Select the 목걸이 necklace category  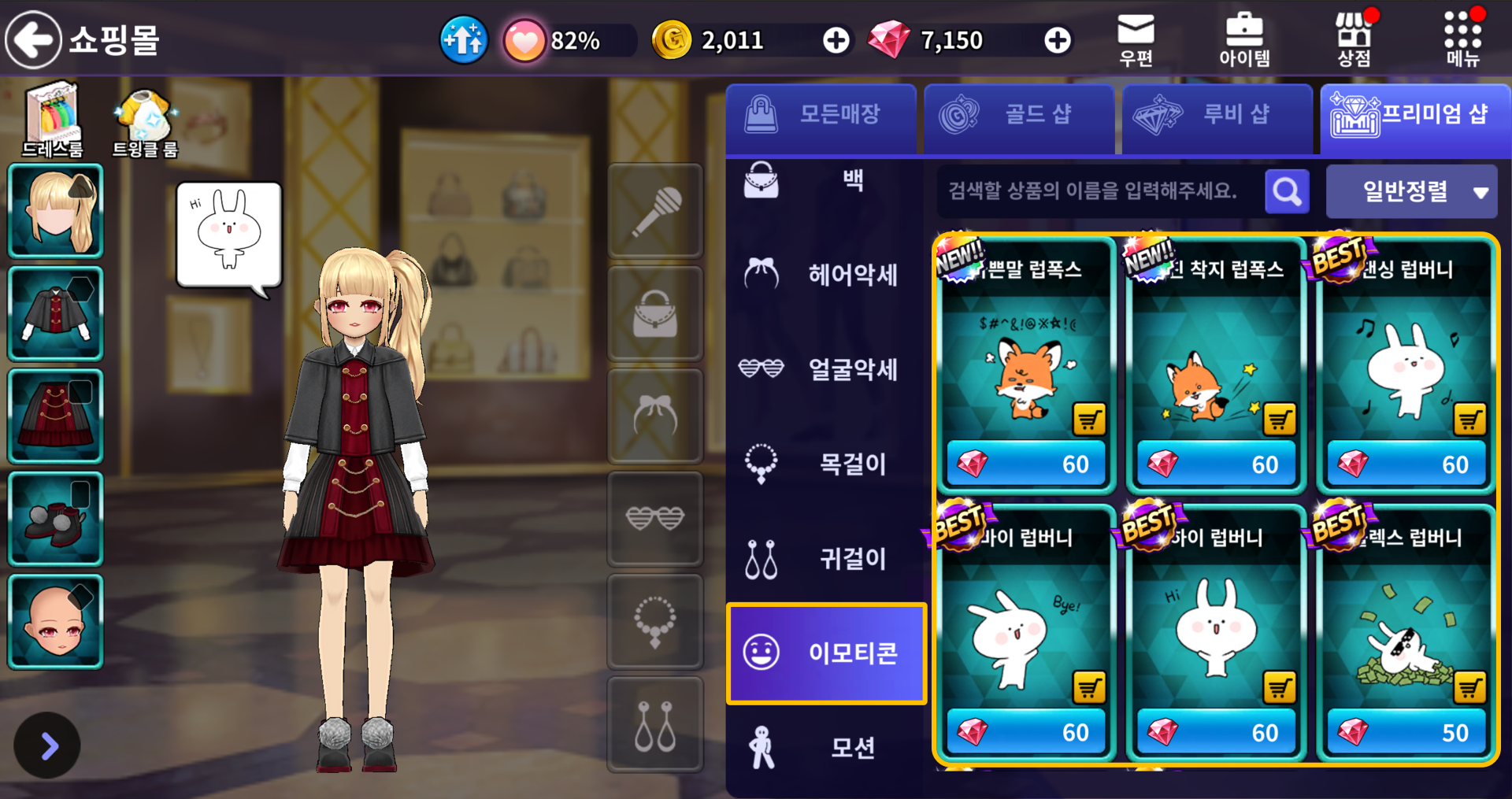pos(825,464)
